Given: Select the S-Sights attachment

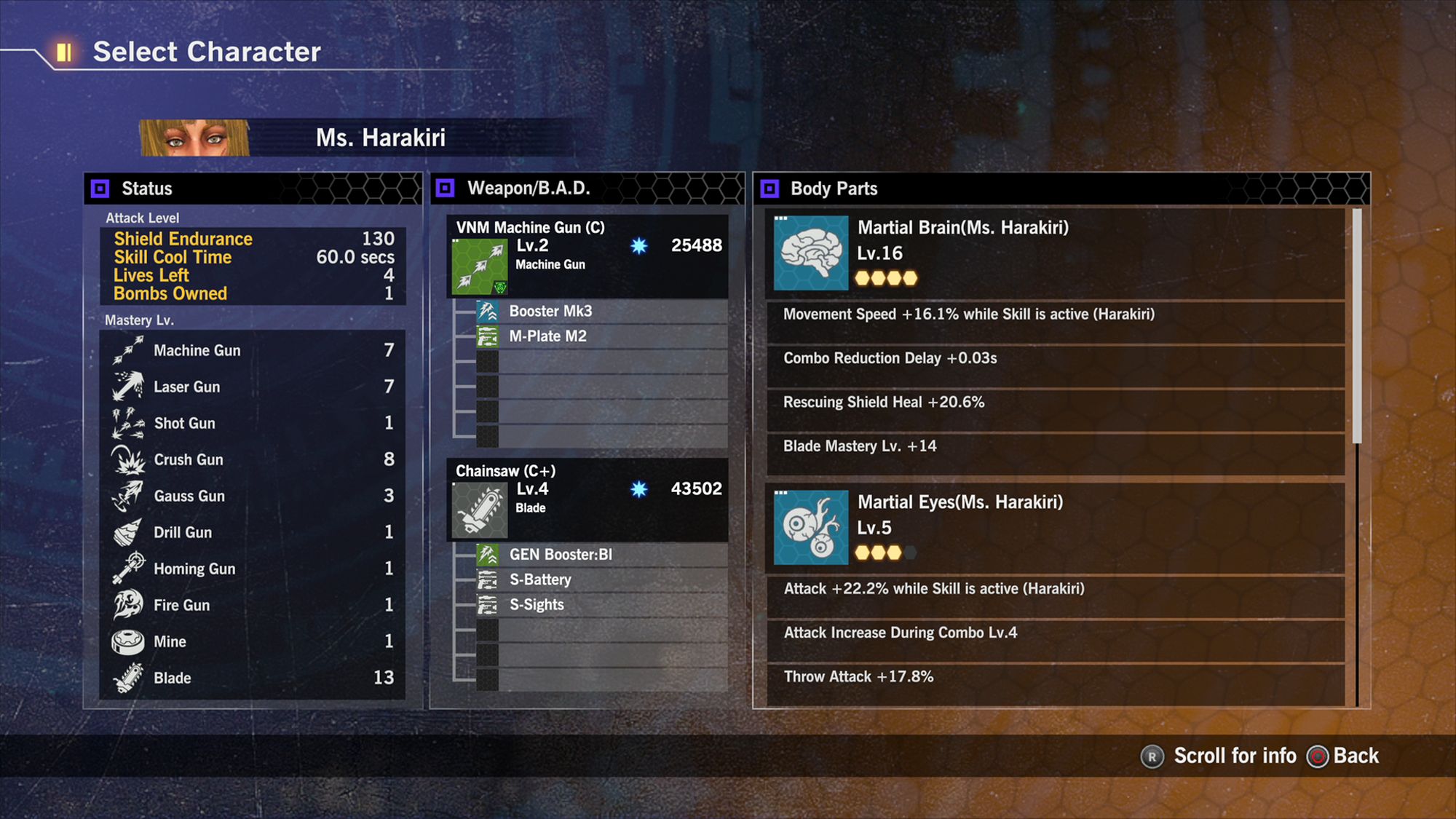Looking at the screenshot, I should [537, 605].
